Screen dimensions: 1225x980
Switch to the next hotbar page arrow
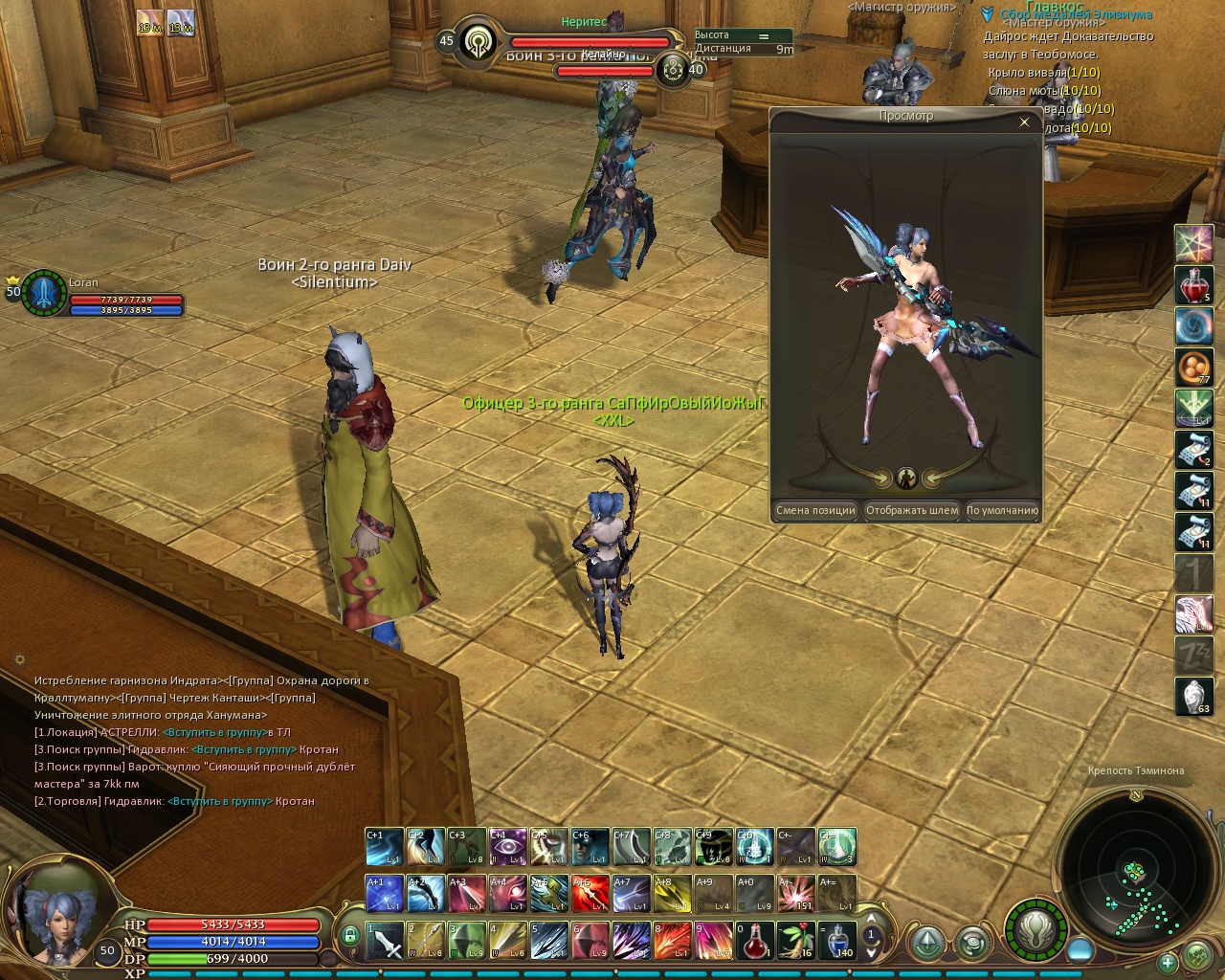coord(871,952)
